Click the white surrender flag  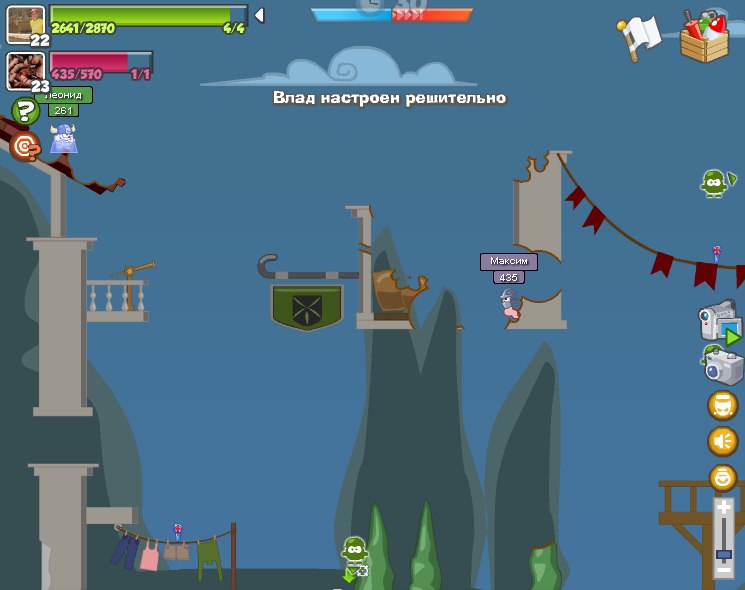coord(640,36)
